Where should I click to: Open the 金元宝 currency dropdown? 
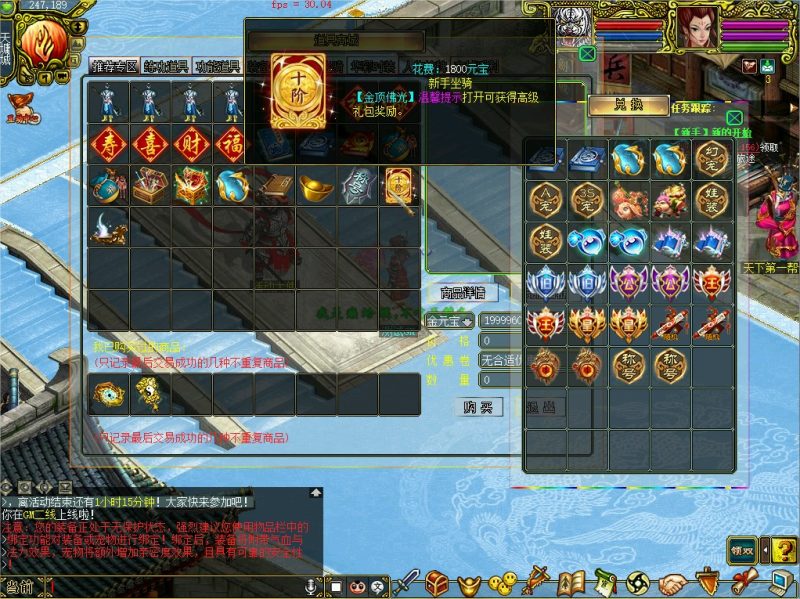[450, 321]
